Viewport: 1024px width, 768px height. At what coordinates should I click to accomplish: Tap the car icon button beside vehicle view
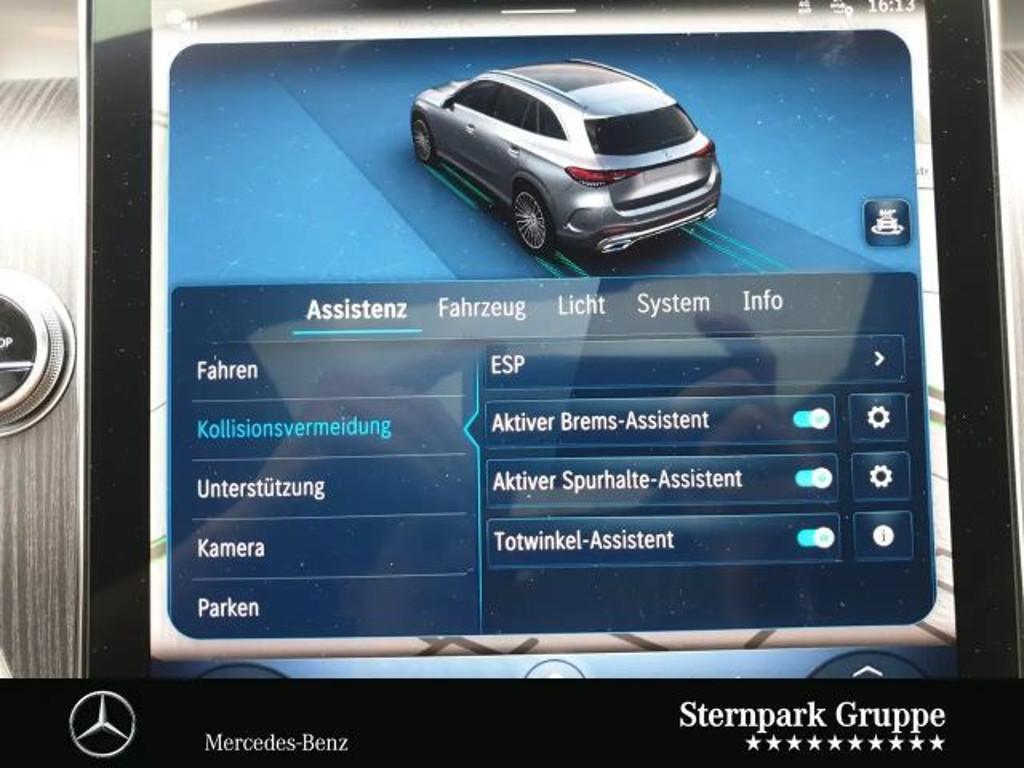887,222
